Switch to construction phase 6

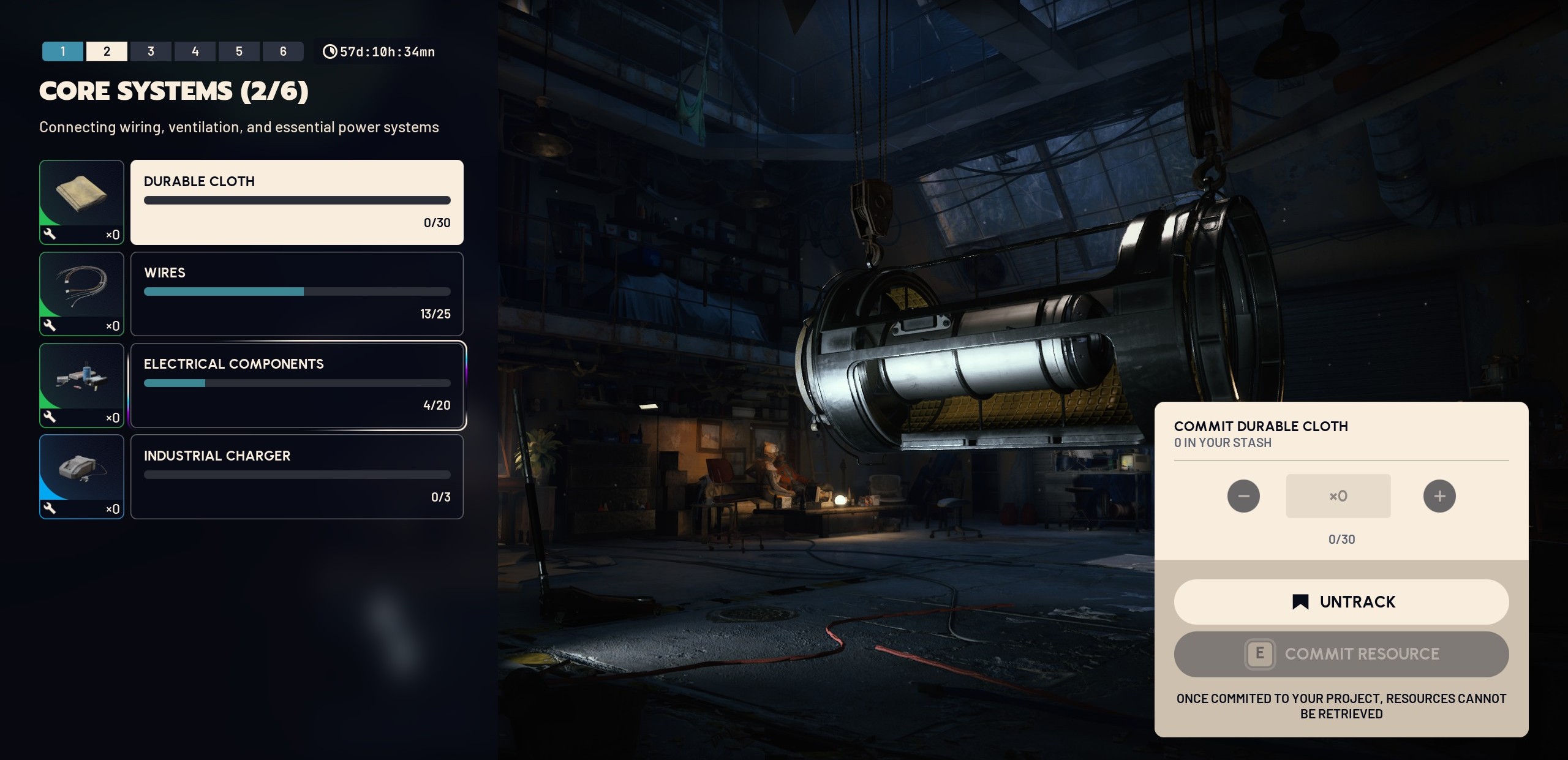coord(283,51)
